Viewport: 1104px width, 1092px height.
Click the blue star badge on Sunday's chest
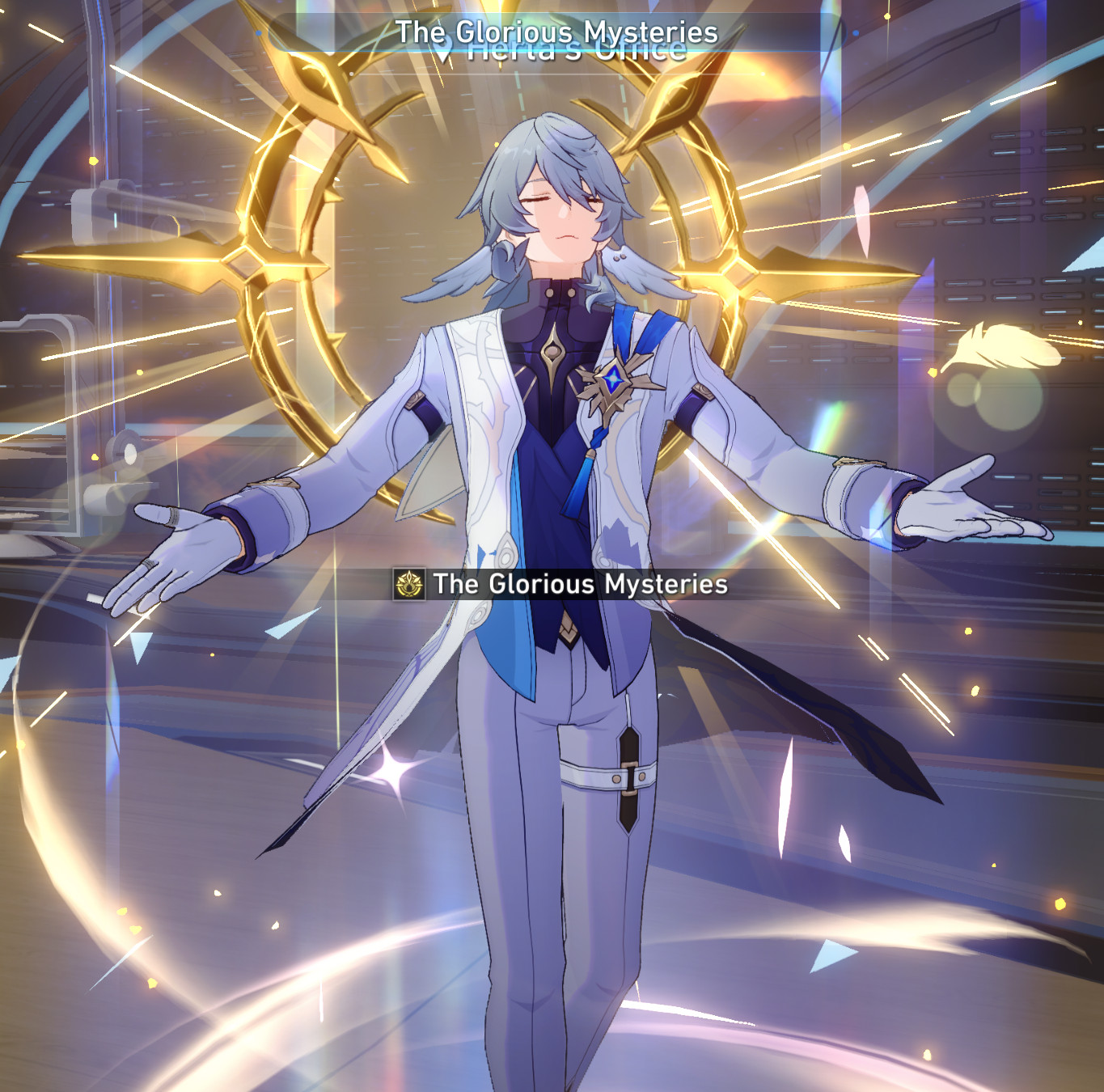coord(612,379)
